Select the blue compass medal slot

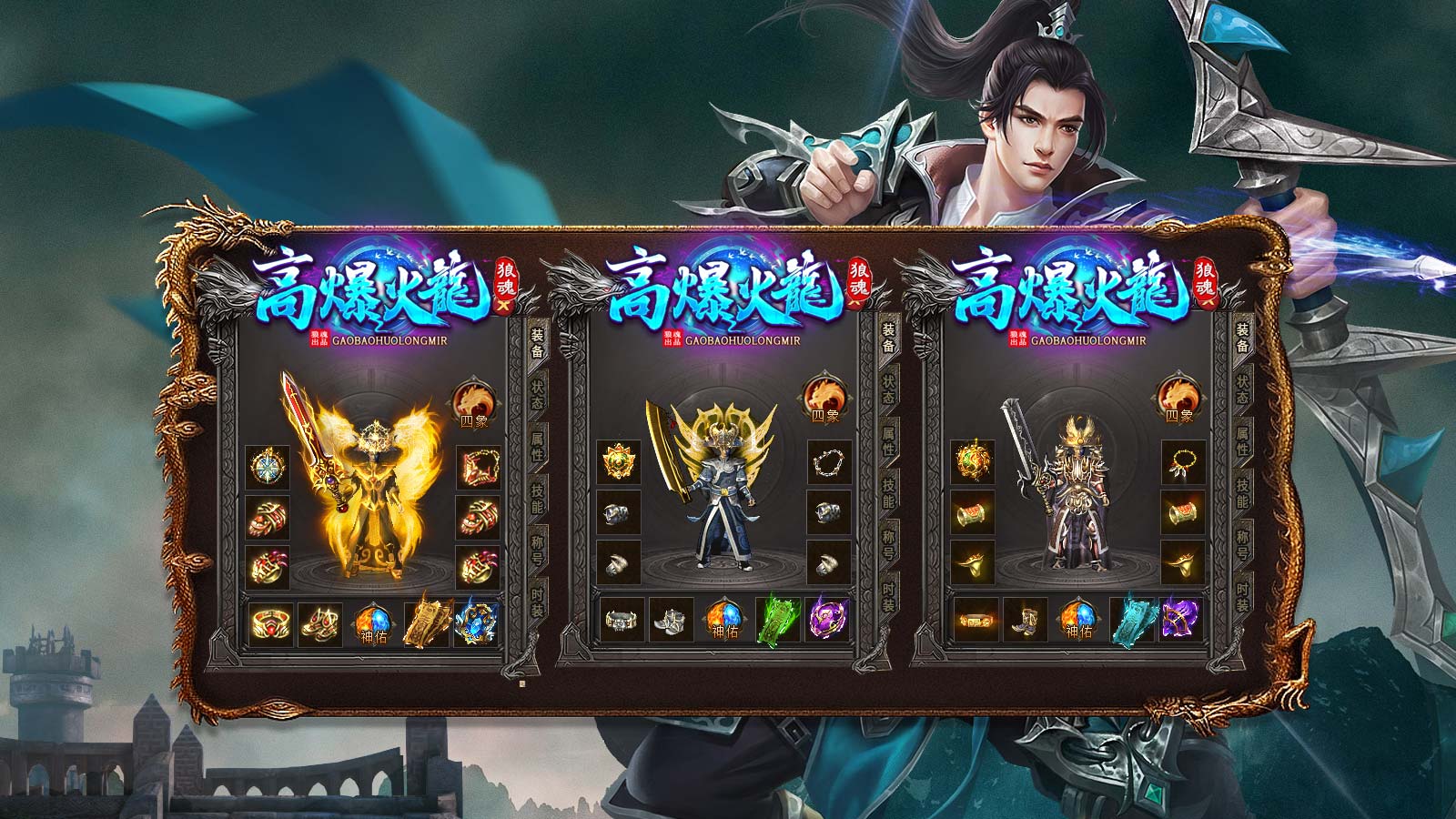(268, 469)
